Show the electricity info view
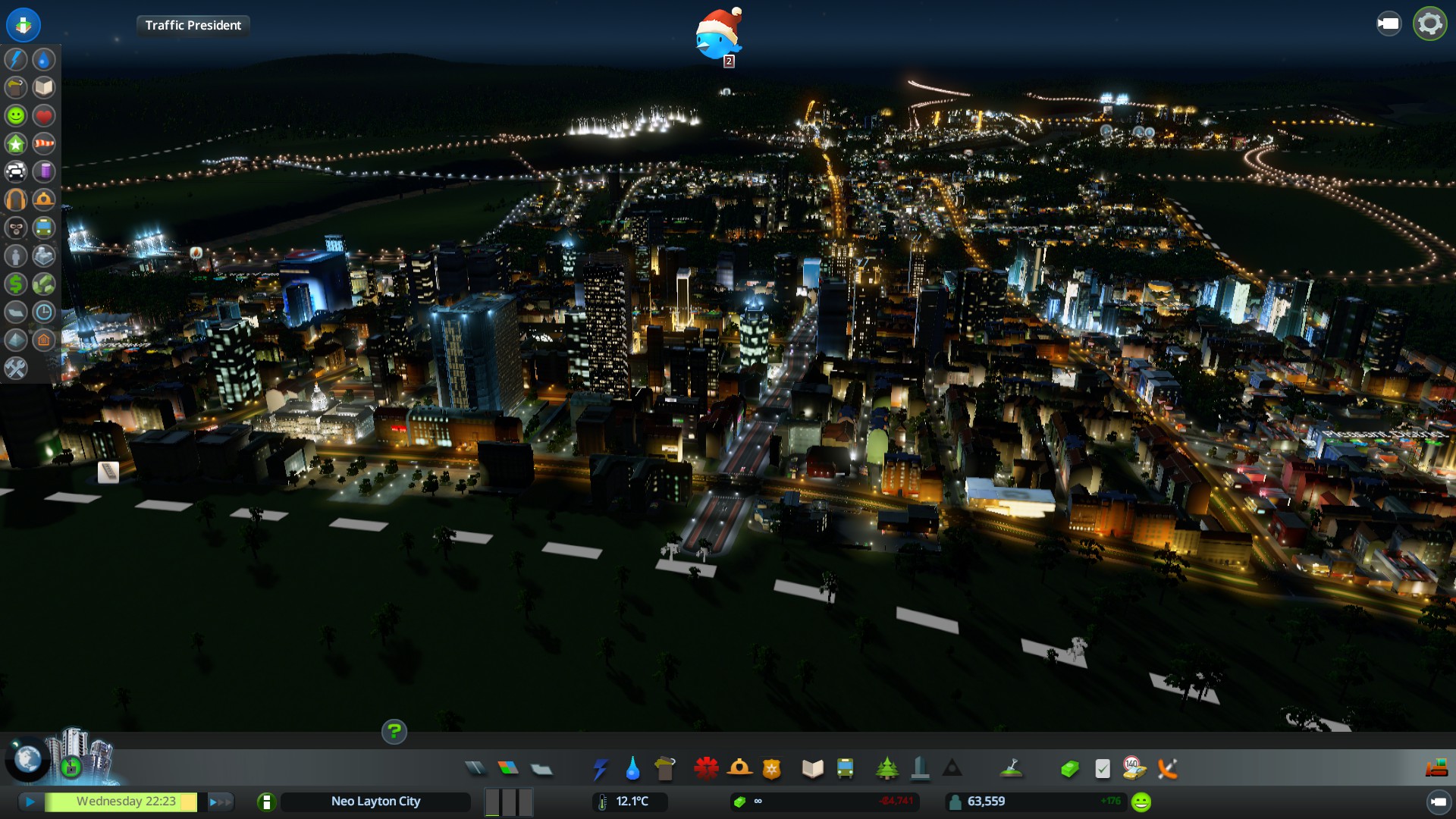Viewport: 1456px width, 819px height. (x=16, y=59)
